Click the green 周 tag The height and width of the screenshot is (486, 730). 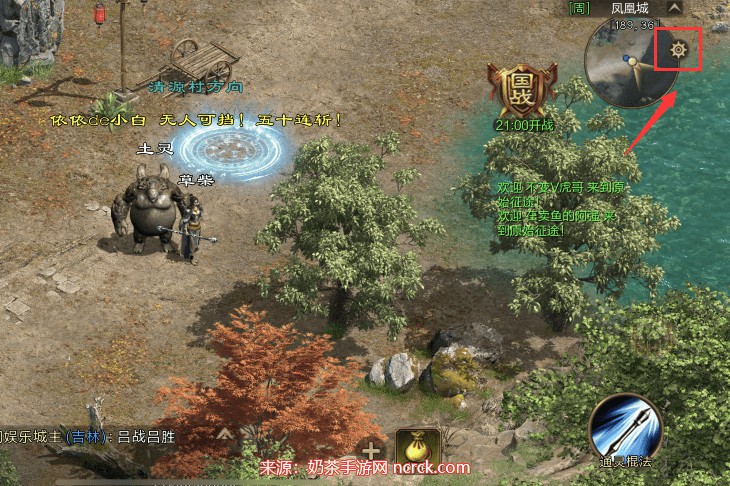click(x=579, y=8)
